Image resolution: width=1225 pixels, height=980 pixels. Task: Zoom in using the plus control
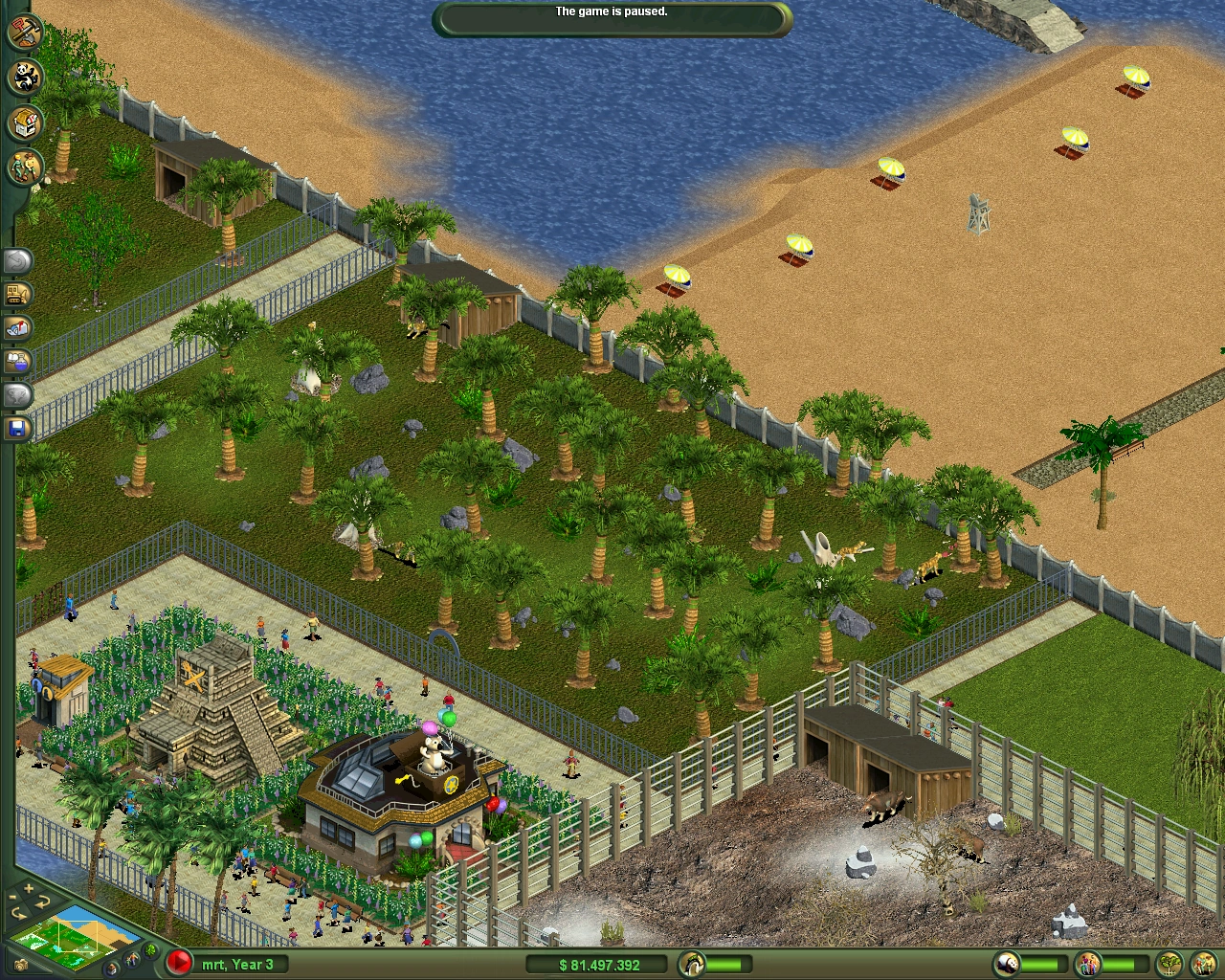(x=29, y=888)
